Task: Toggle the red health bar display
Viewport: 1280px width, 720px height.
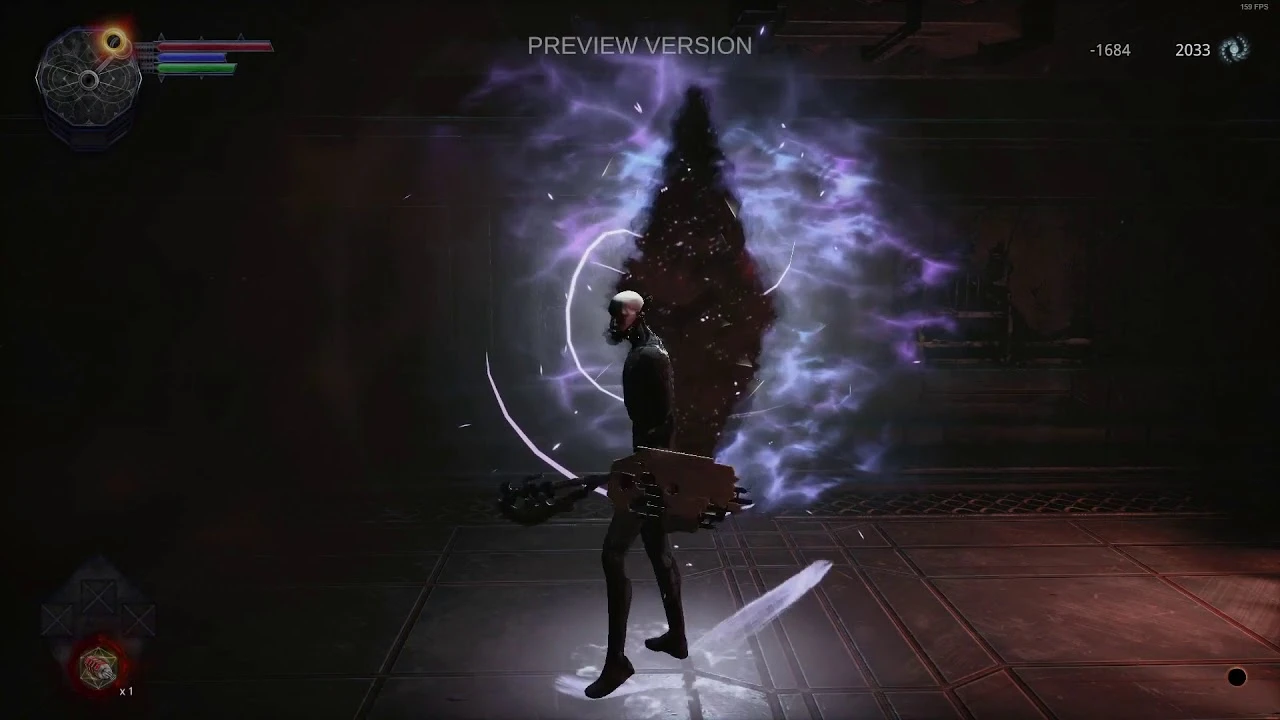Action: (215, 46)
